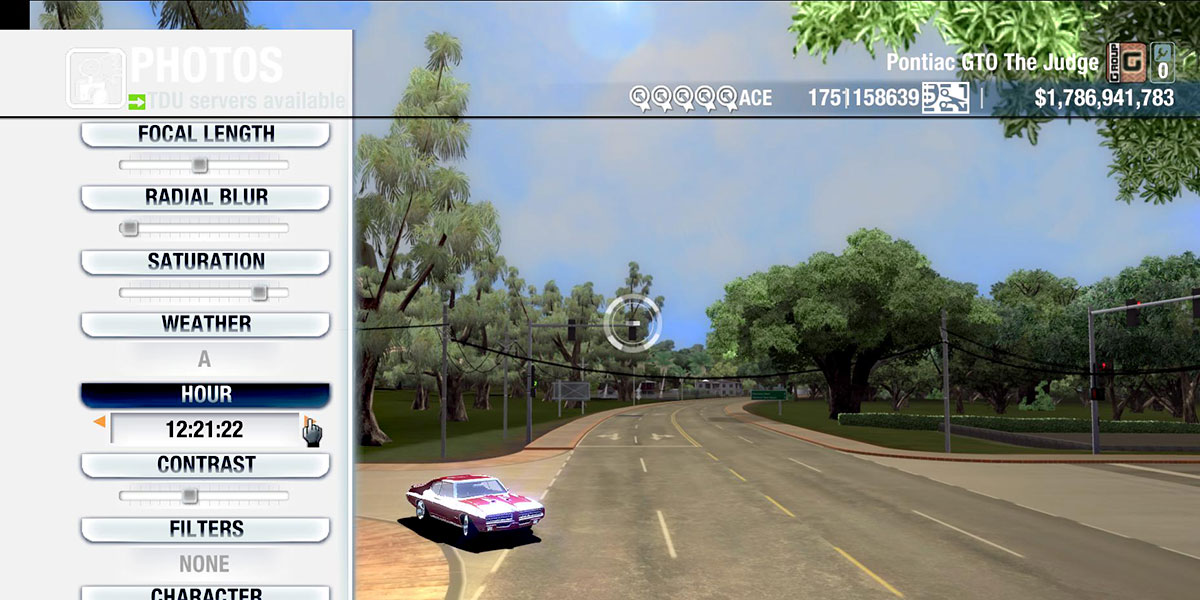The image size is (1200, 600).
Task: Choose the Contrast option
Action: coord(205,465)
